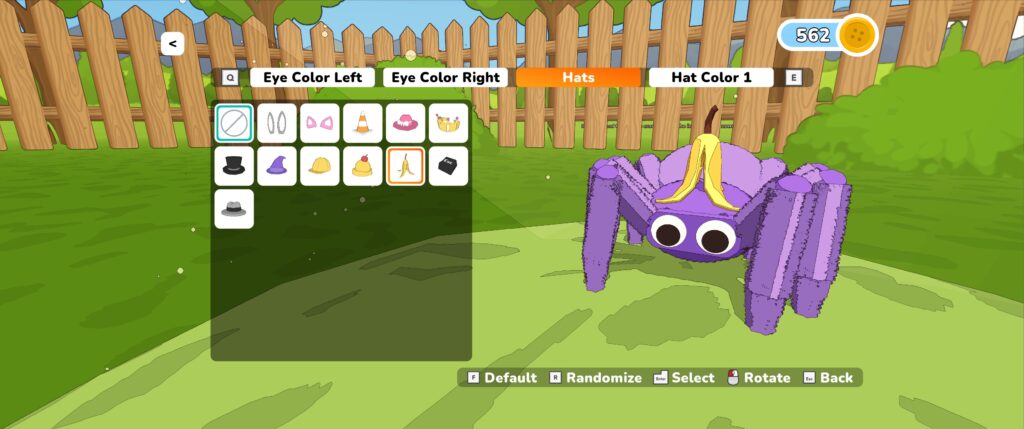Go back with the arrow button
1024x429 pixels.
(x=172, y=44)
